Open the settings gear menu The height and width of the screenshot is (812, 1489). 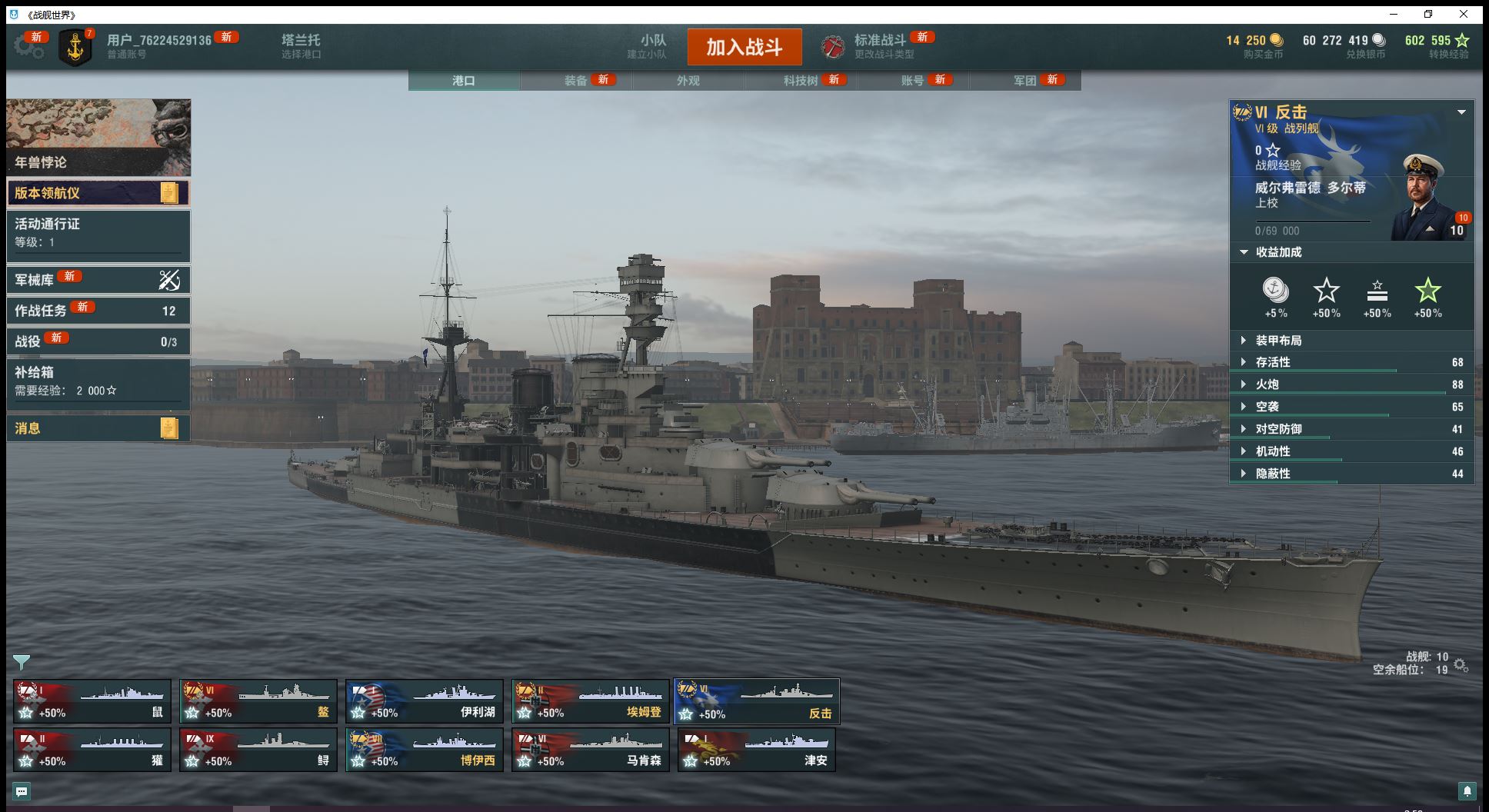[28, 46]
